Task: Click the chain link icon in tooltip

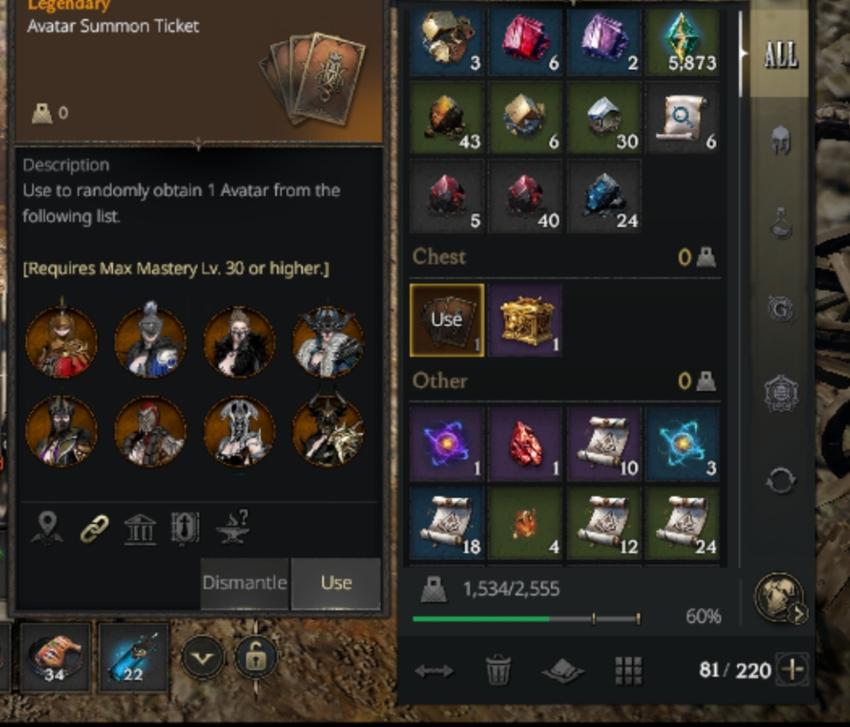Action: pyautogui.click(x=94, y=529)
